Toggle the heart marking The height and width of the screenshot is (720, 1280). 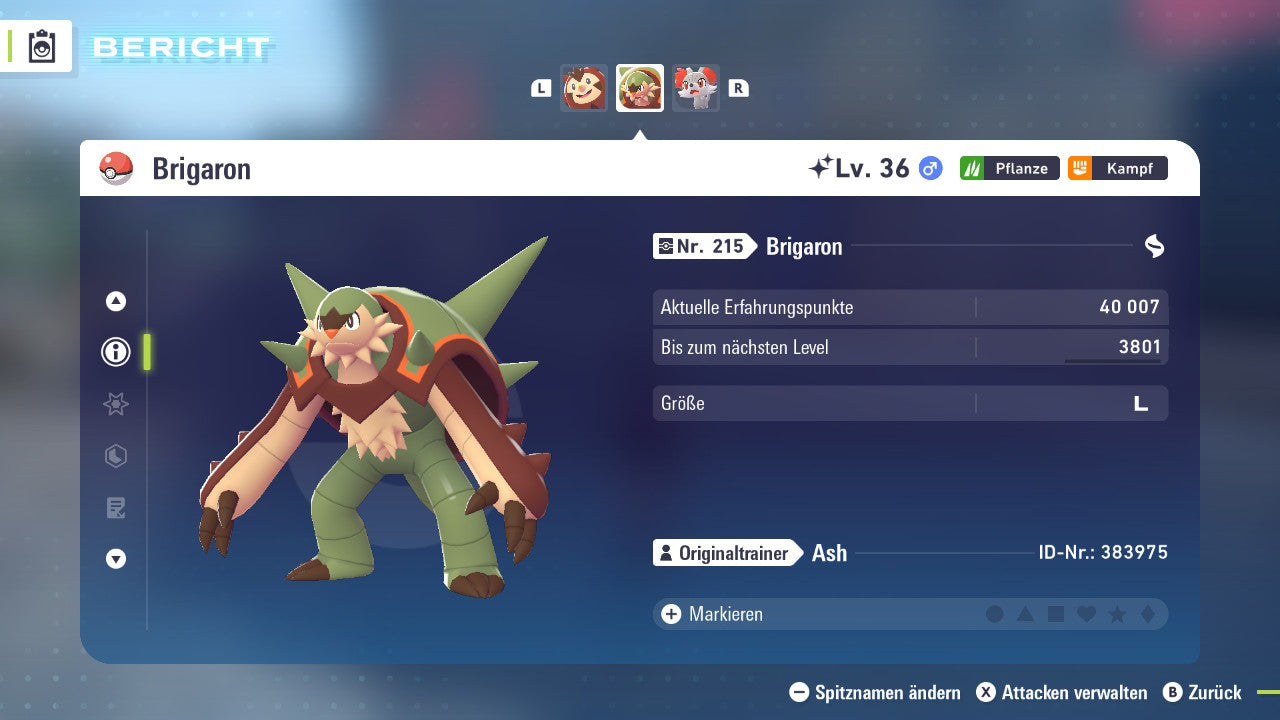1086,614
